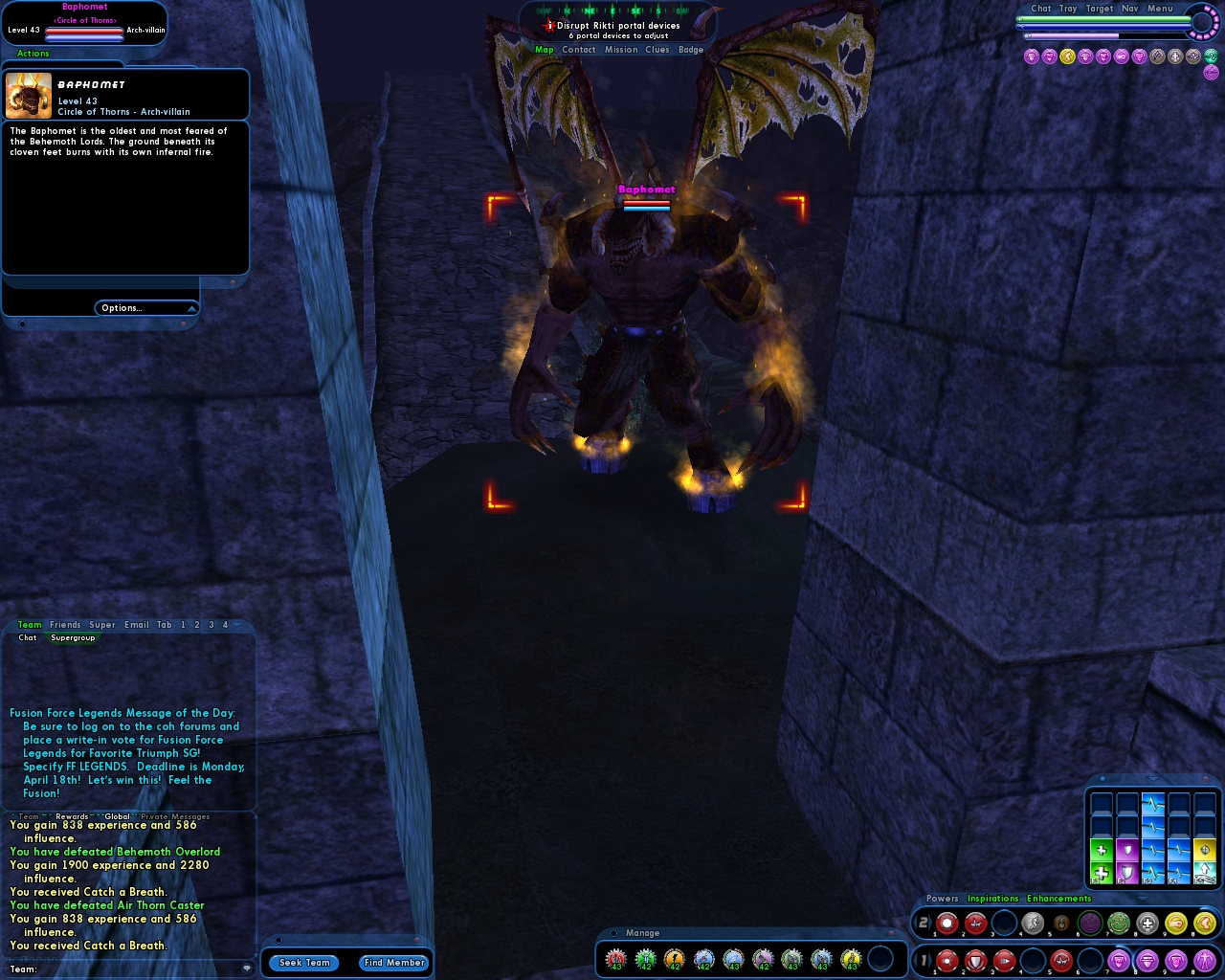This screenshot has width=1225, height=980.
Task: Open the Menu item in the top-right bar
Action: click(1160, 8)
